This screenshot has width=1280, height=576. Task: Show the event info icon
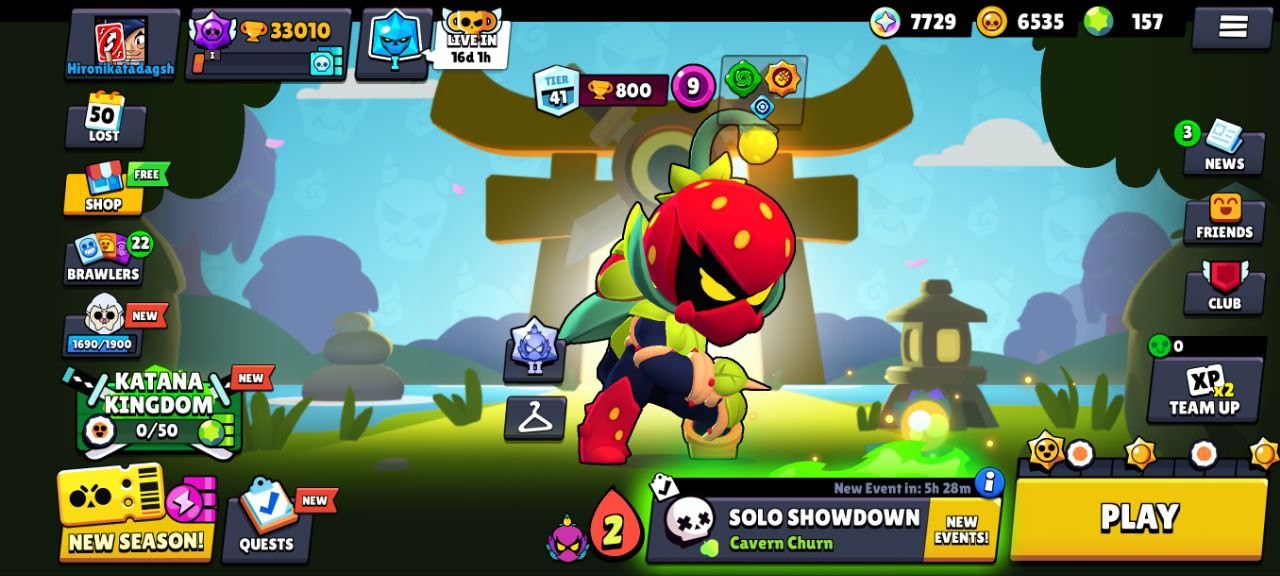pyautogui.click(x=988, y=483)
